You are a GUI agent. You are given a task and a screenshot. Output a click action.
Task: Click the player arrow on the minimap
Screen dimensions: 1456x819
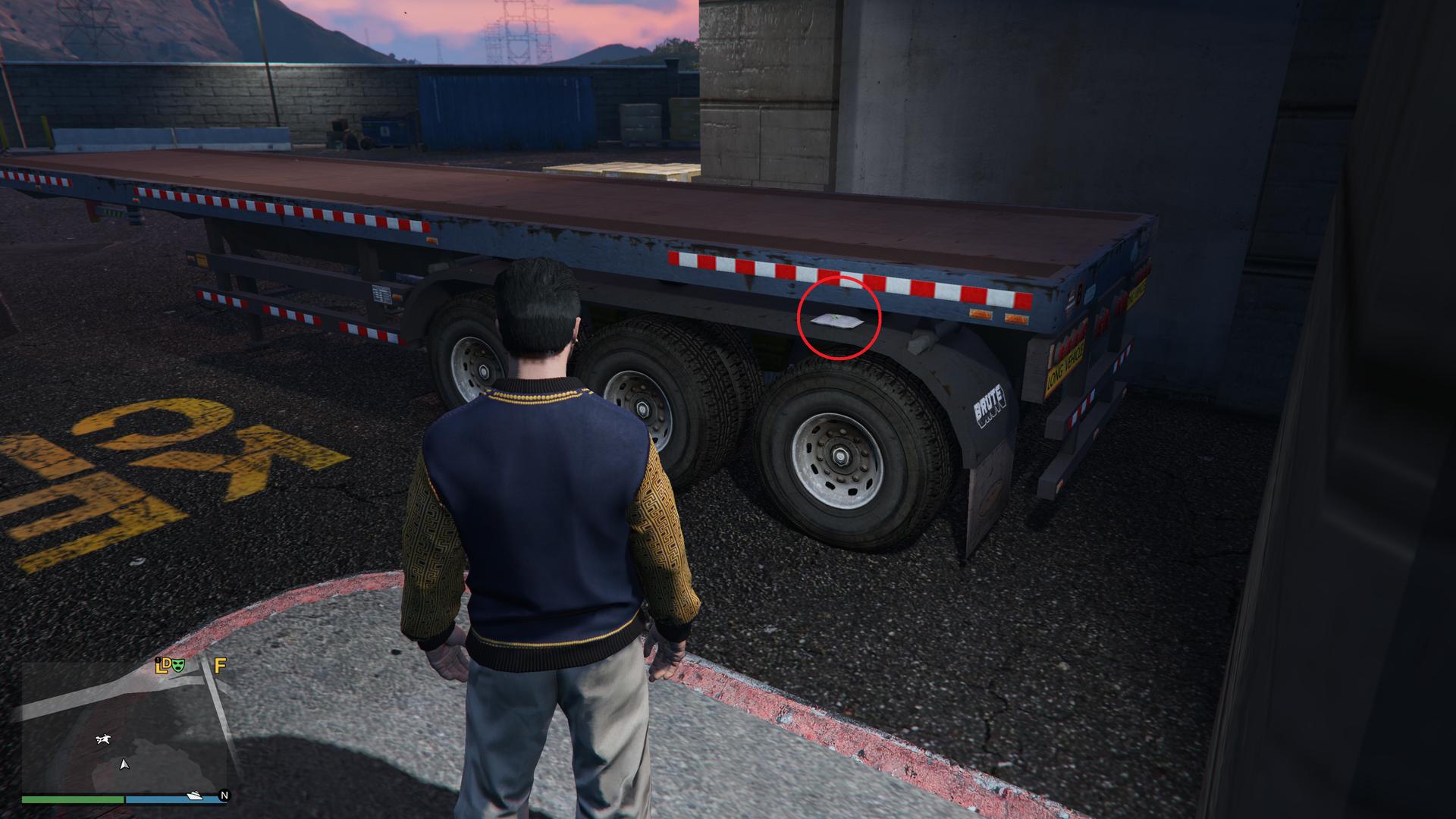coord(124,764)
